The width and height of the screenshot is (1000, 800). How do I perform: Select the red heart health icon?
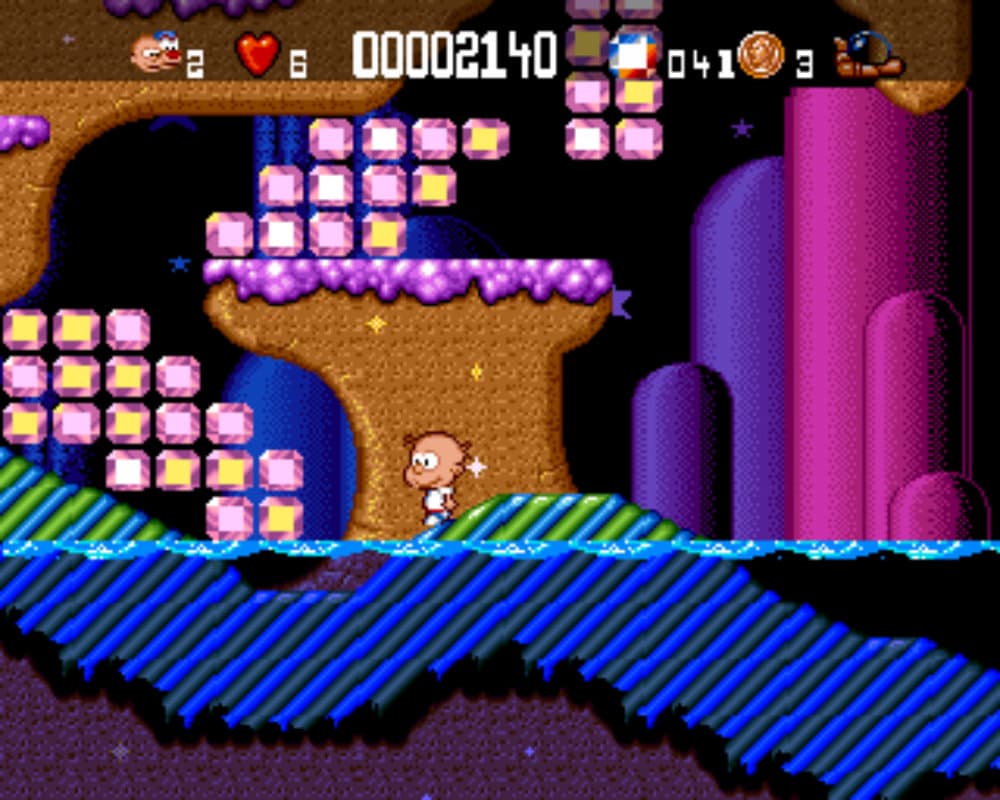point(258,54)
